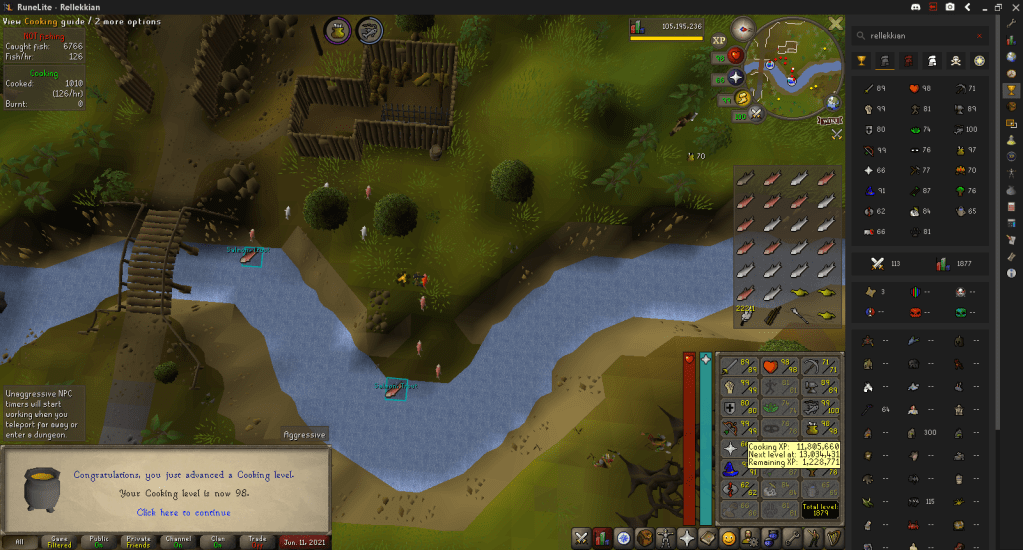Toggle the XP drops orb

718,41
